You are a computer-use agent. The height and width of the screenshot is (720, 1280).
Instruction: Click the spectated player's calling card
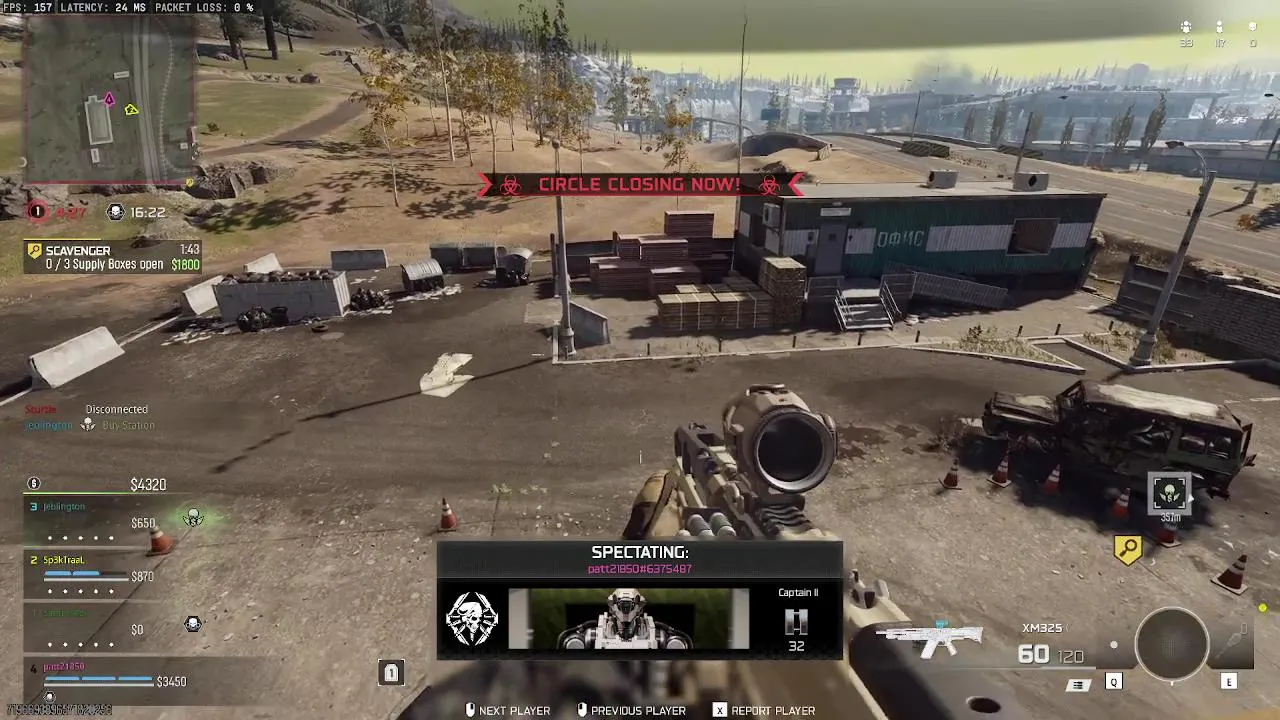[628, 618]
